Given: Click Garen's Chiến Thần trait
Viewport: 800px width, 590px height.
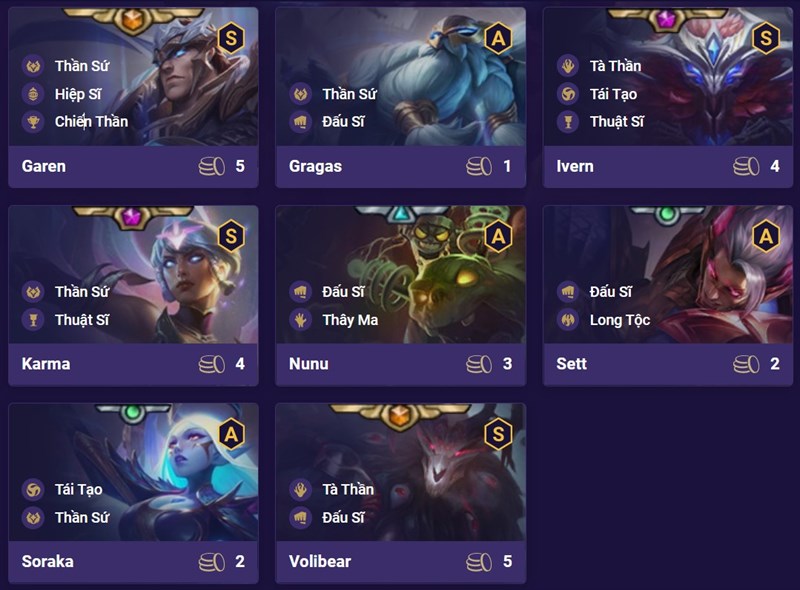Looking at the screenshot, I should 90,122.
